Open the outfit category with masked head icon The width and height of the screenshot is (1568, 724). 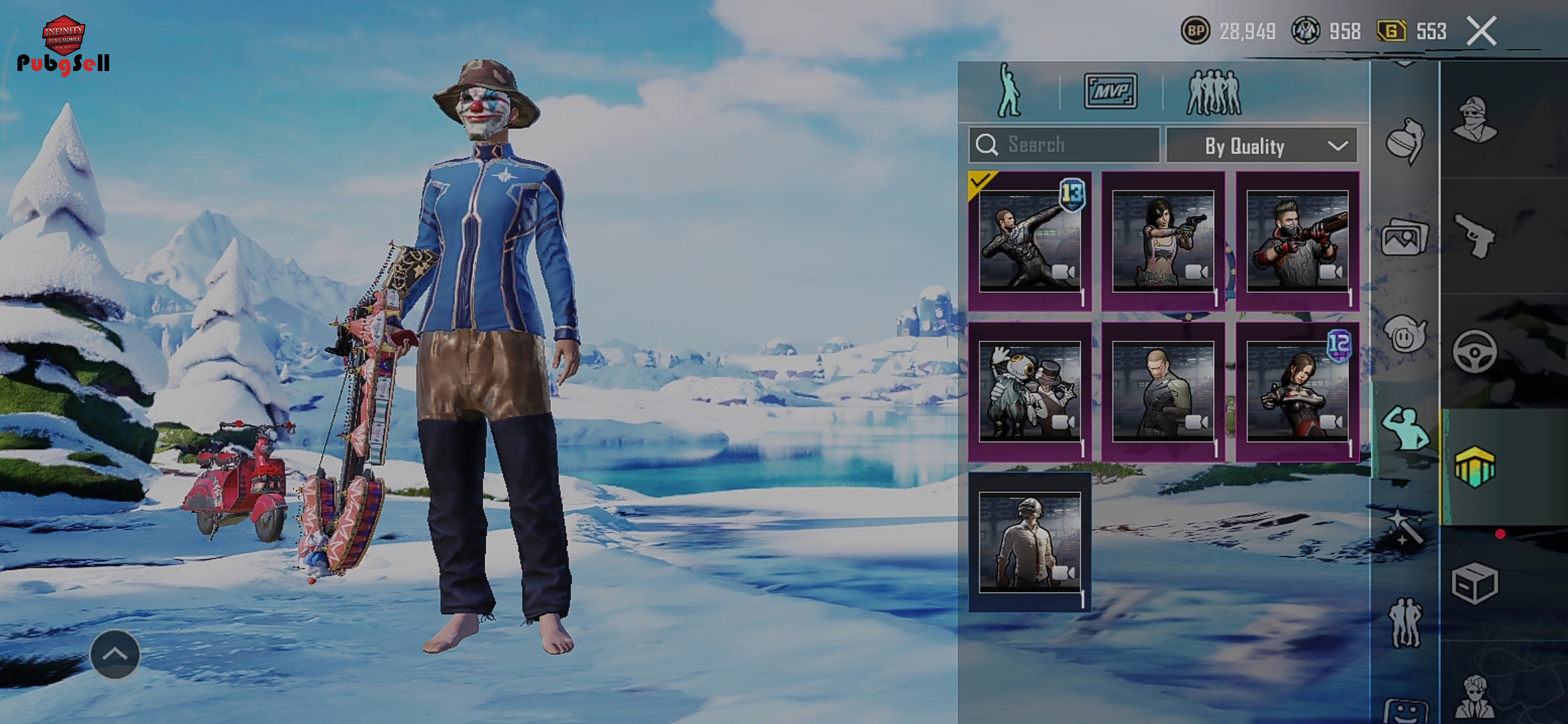1475,119
